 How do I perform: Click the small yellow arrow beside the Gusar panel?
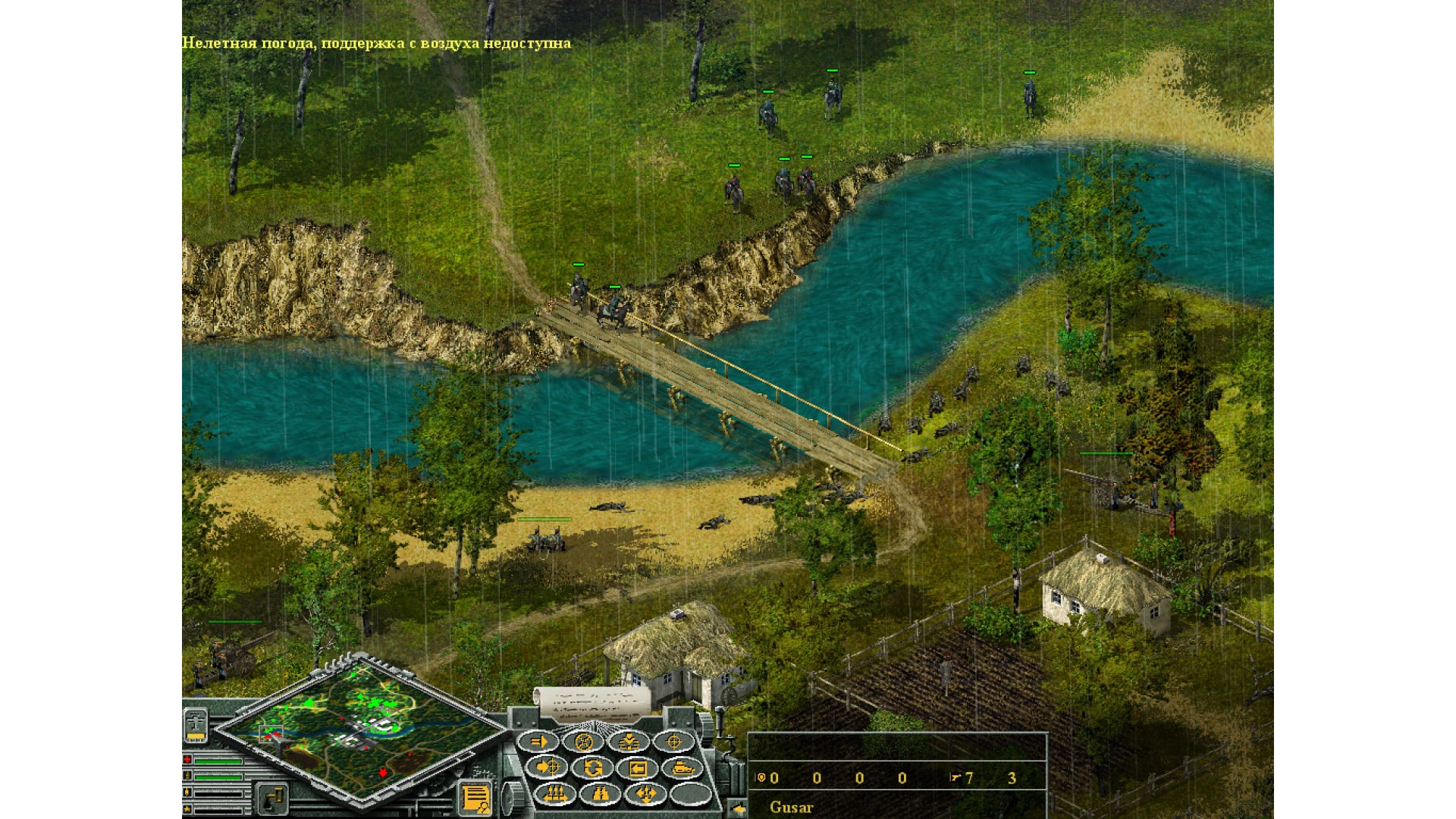[738, 808]
